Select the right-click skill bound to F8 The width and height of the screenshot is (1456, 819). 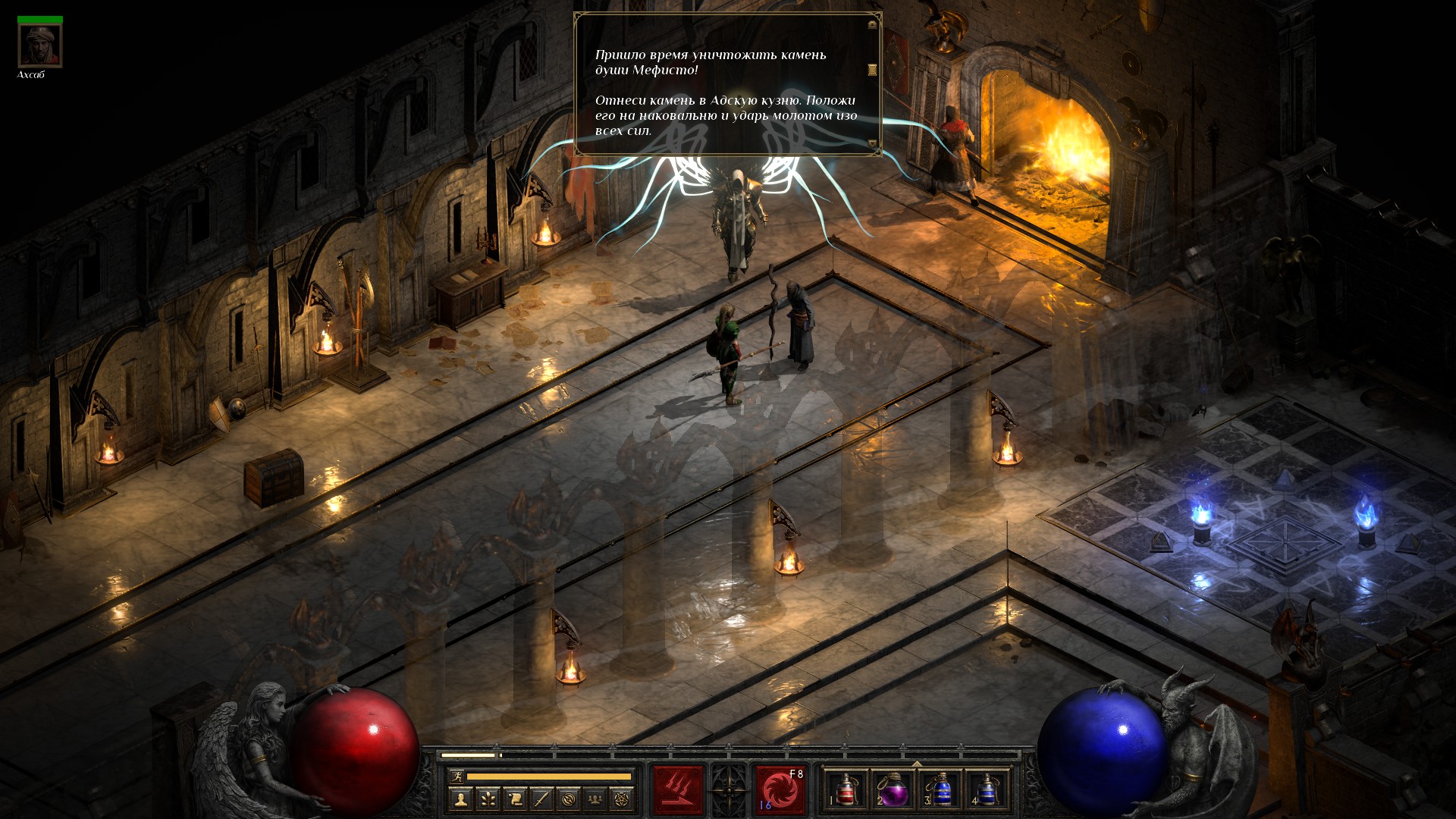point(780,790)
